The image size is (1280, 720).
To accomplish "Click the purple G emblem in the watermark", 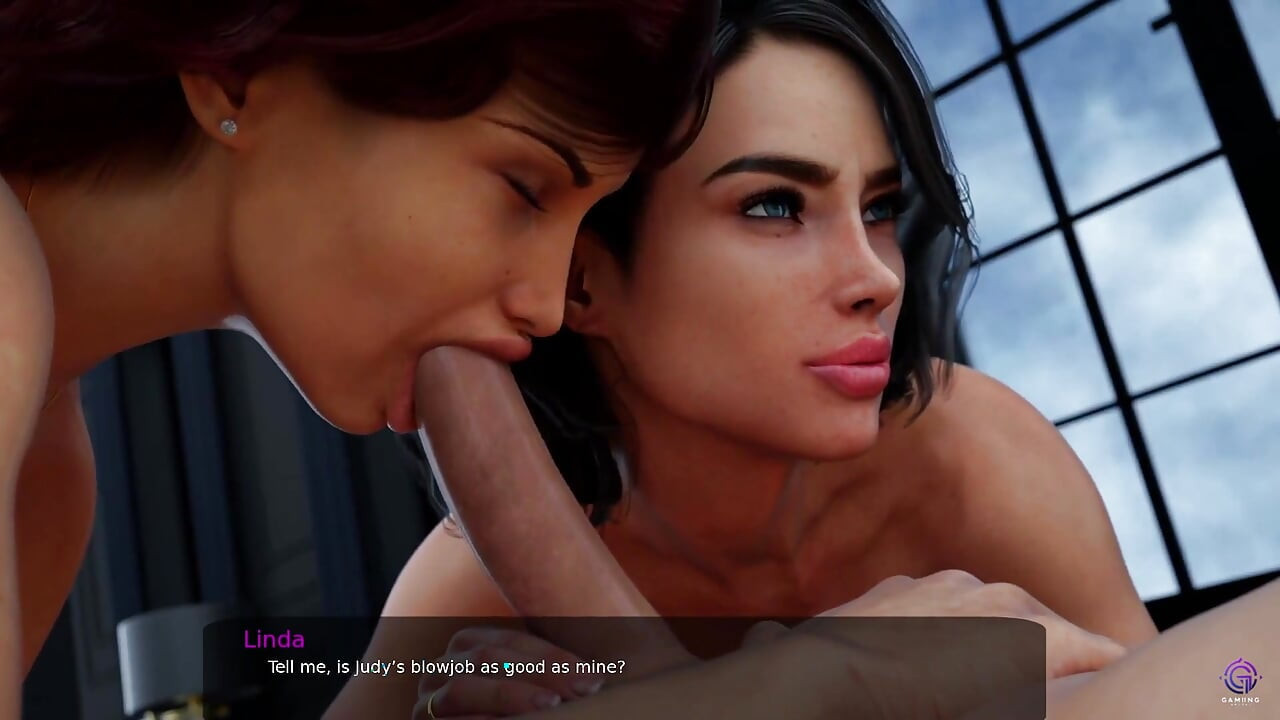I will (1240, 678).
